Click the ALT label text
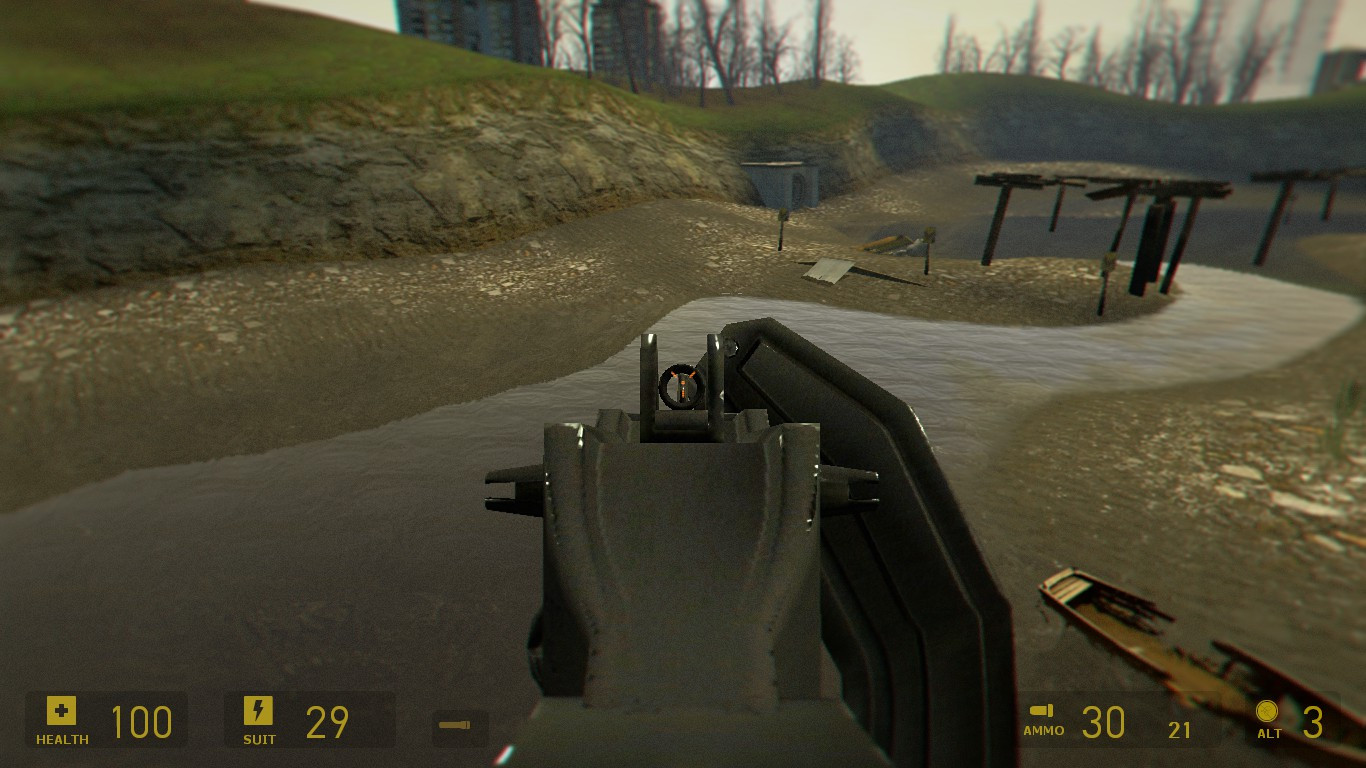Viewport: 1366px width, 768px height. point(1268,733)
